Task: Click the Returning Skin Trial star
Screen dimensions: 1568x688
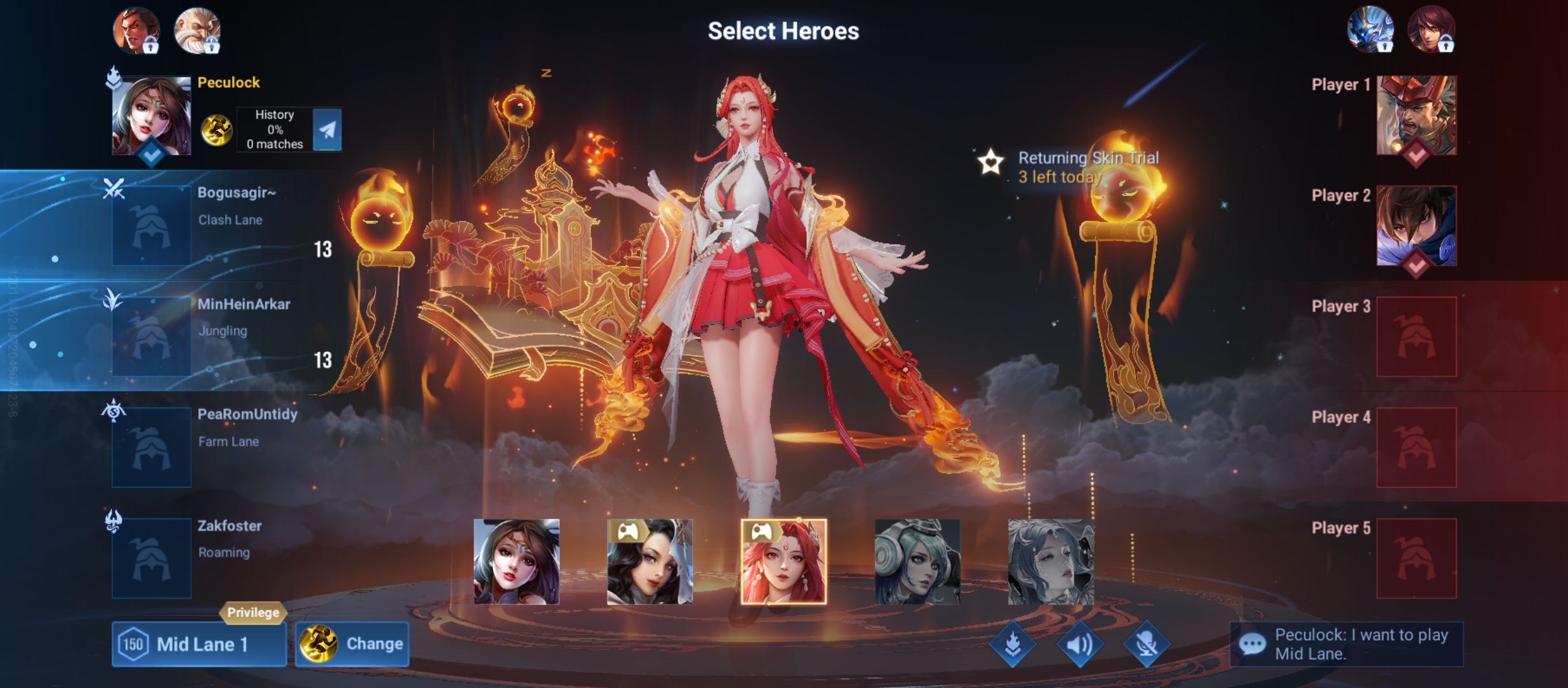Action: coord(991,162)
